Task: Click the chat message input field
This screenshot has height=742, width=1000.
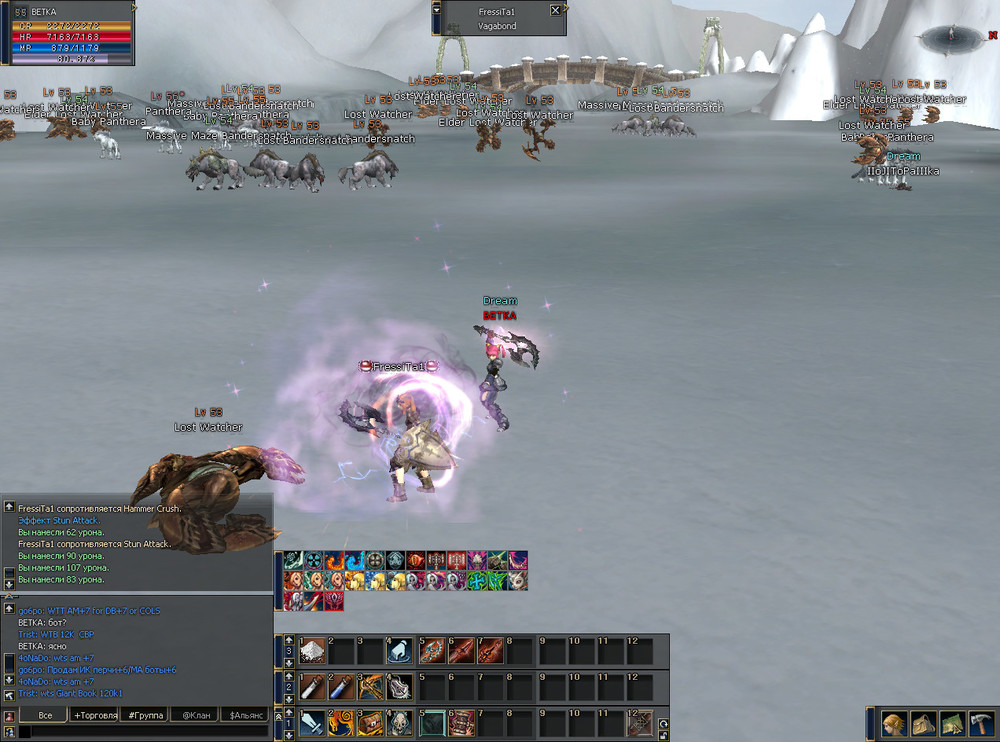Action: pyautogui.click(x=140, y=732)
